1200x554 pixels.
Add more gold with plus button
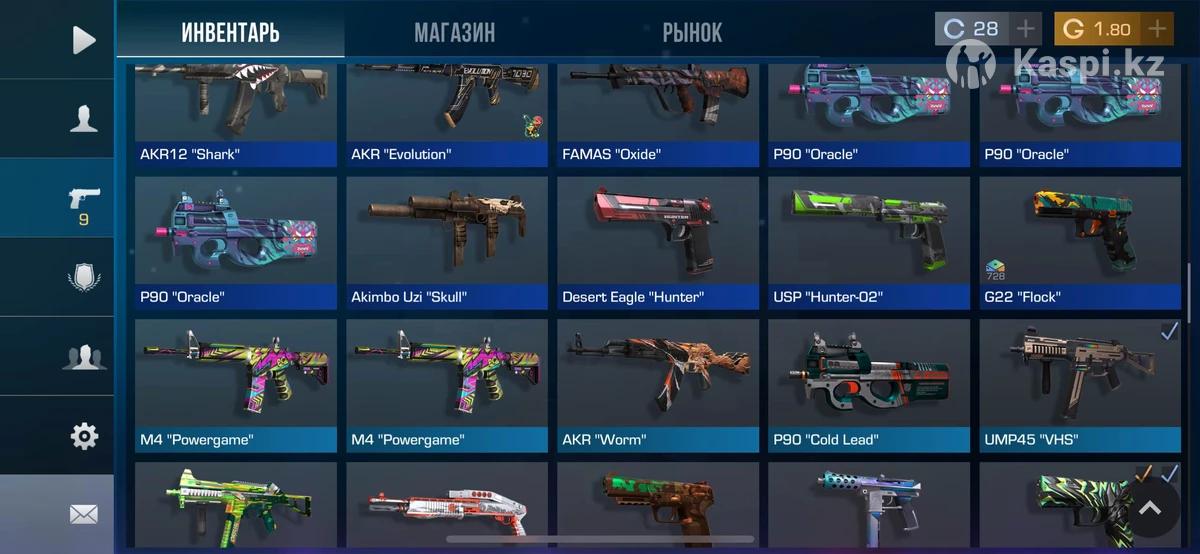(1157, 29)
